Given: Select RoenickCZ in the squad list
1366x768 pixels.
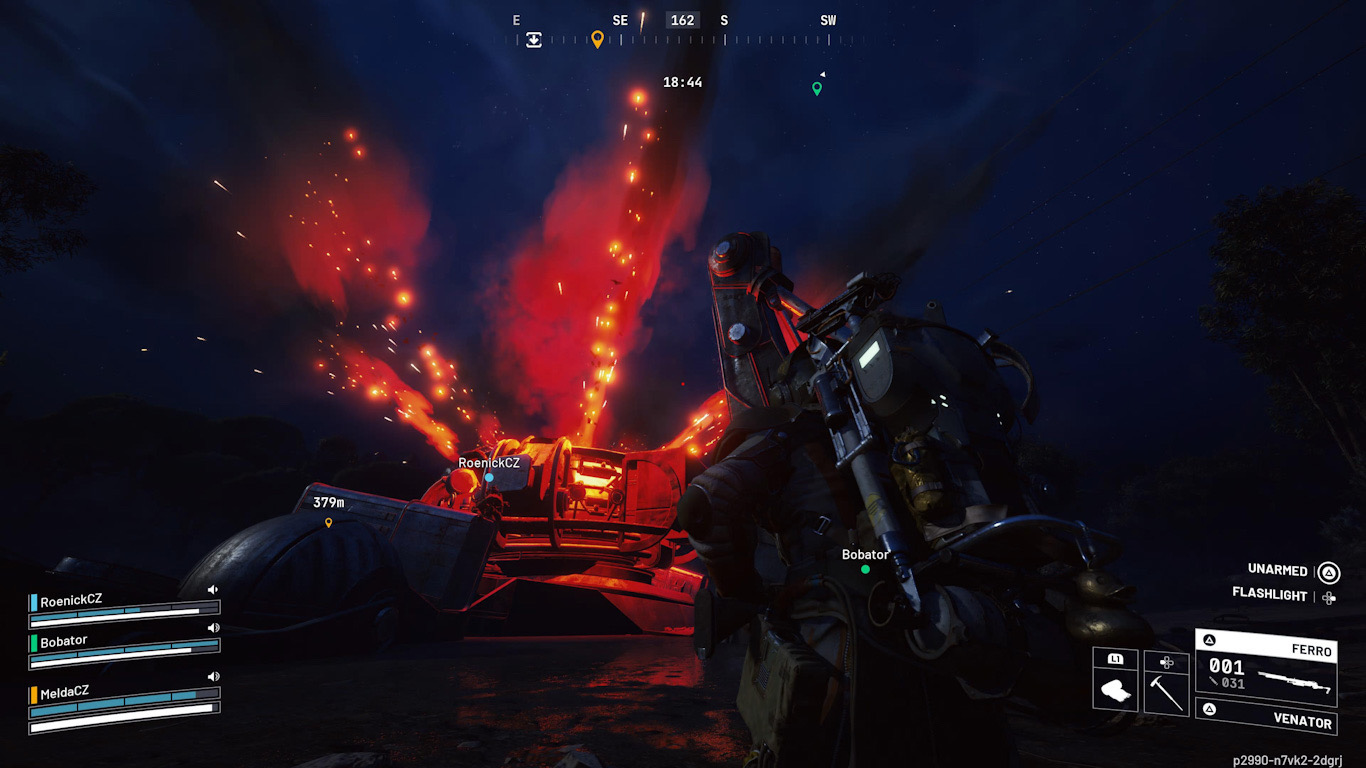Looking at the screenshot, I should pos(71,601).
